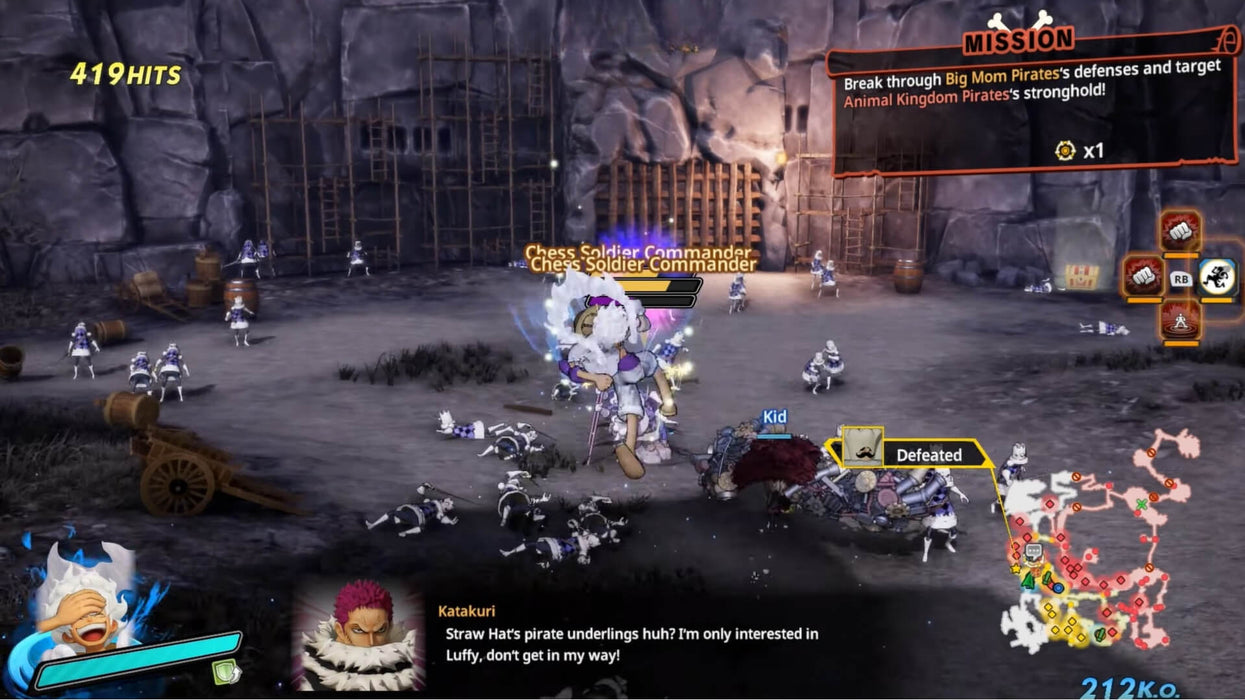
Task: Use the bottom standing-figure aura skill
Action: coord(1180,320)
